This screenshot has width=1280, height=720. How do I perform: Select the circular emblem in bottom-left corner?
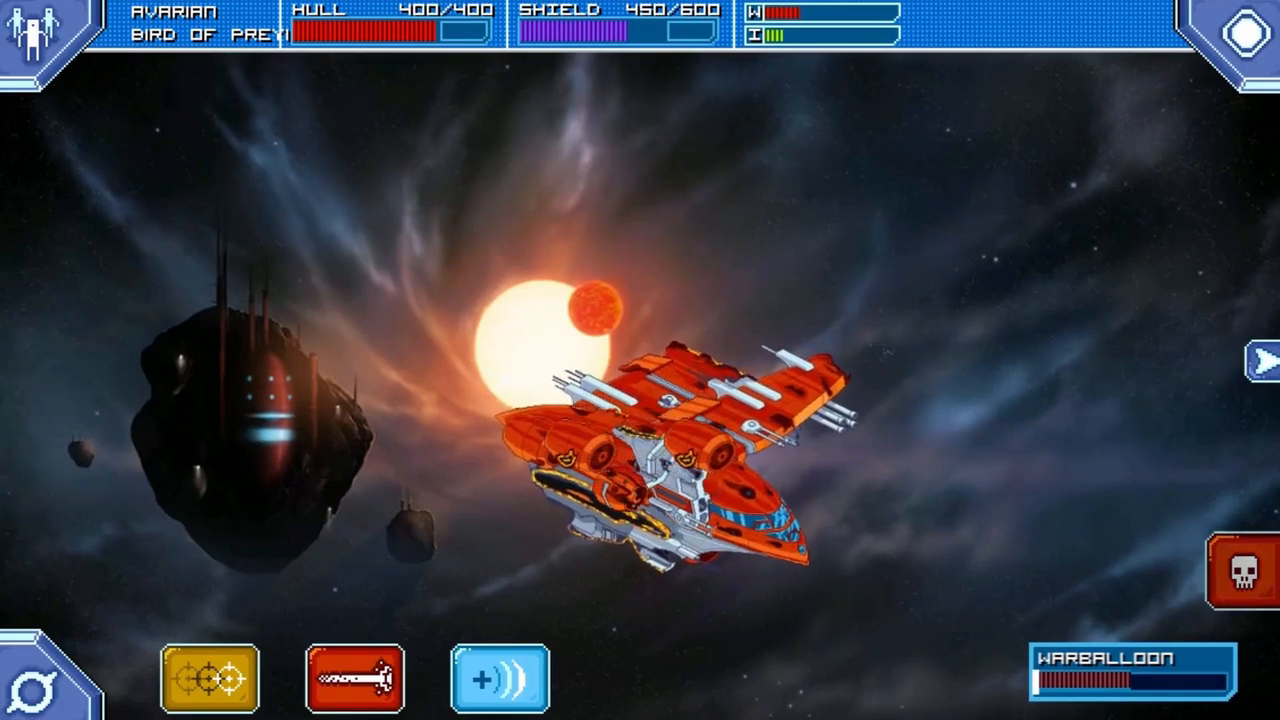pos(34,688)
